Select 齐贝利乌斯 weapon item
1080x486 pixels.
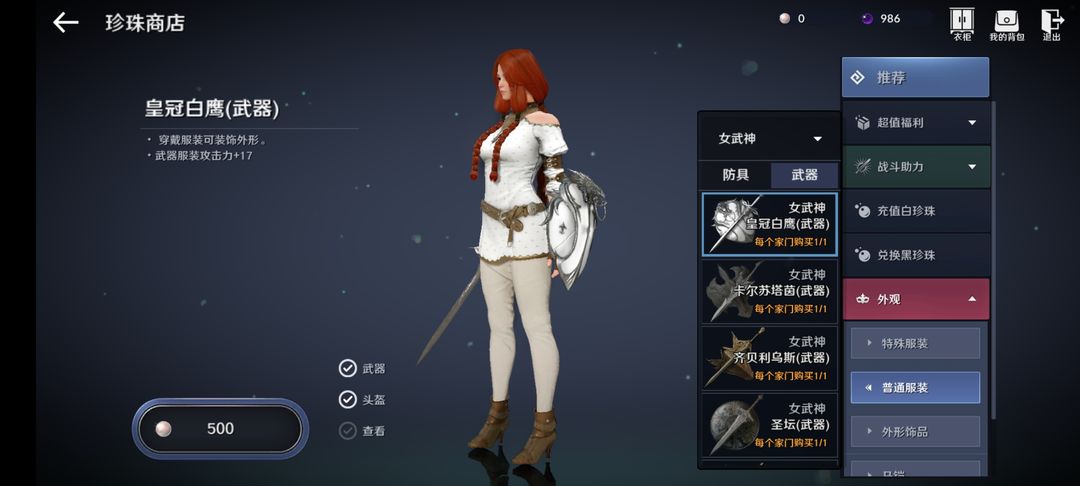769,357
